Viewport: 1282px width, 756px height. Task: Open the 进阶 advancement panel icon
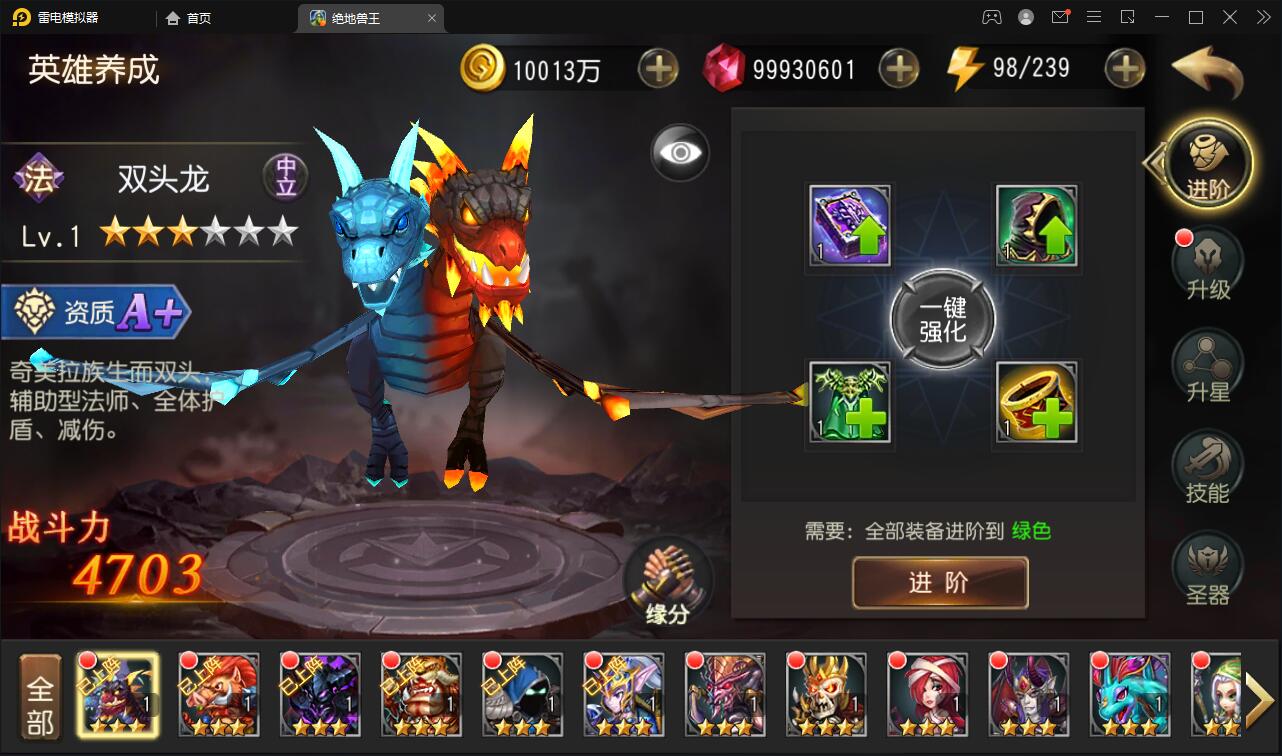click(x=1207, y=162)
